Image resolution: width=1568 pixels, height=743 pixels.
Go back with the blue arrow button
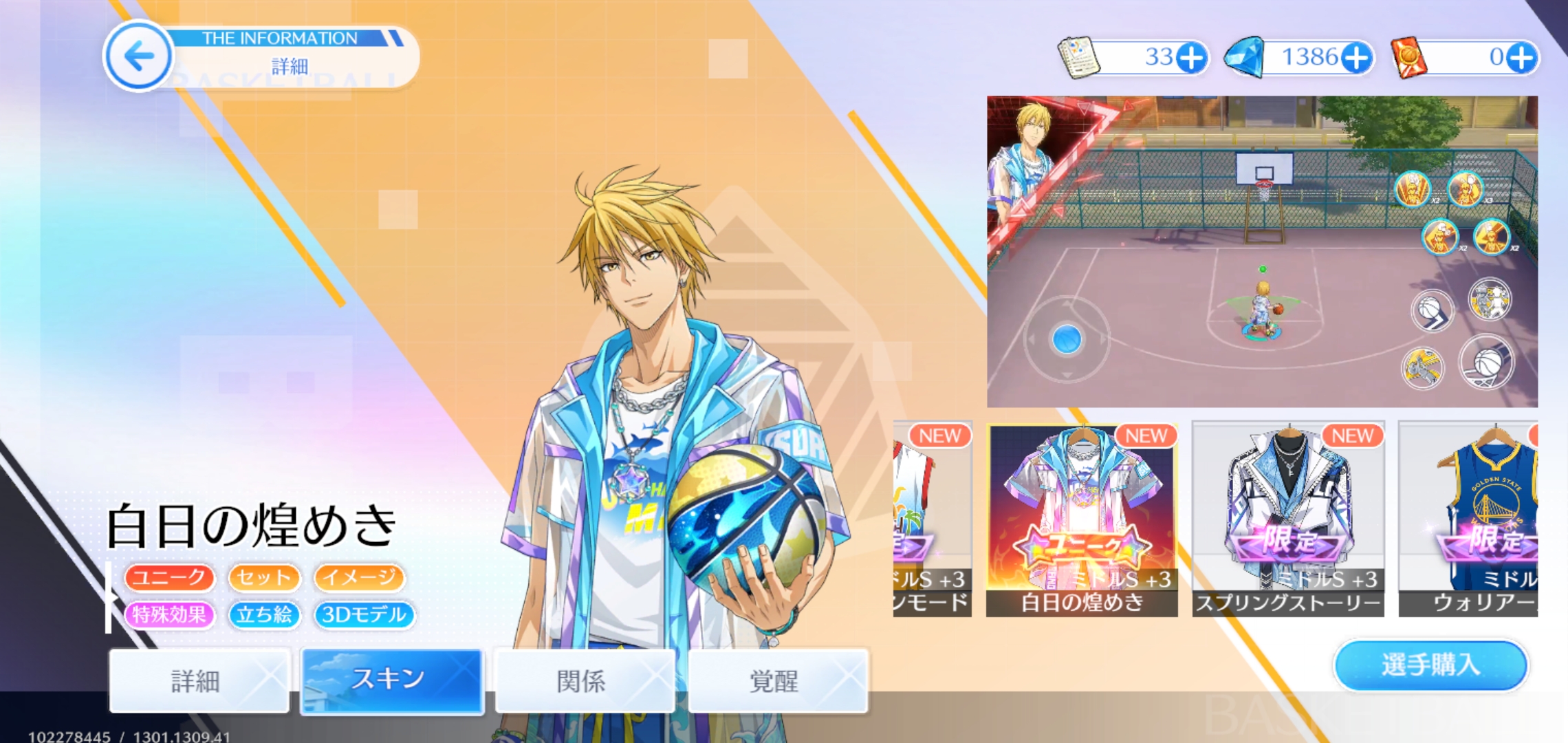click(139, 56)
